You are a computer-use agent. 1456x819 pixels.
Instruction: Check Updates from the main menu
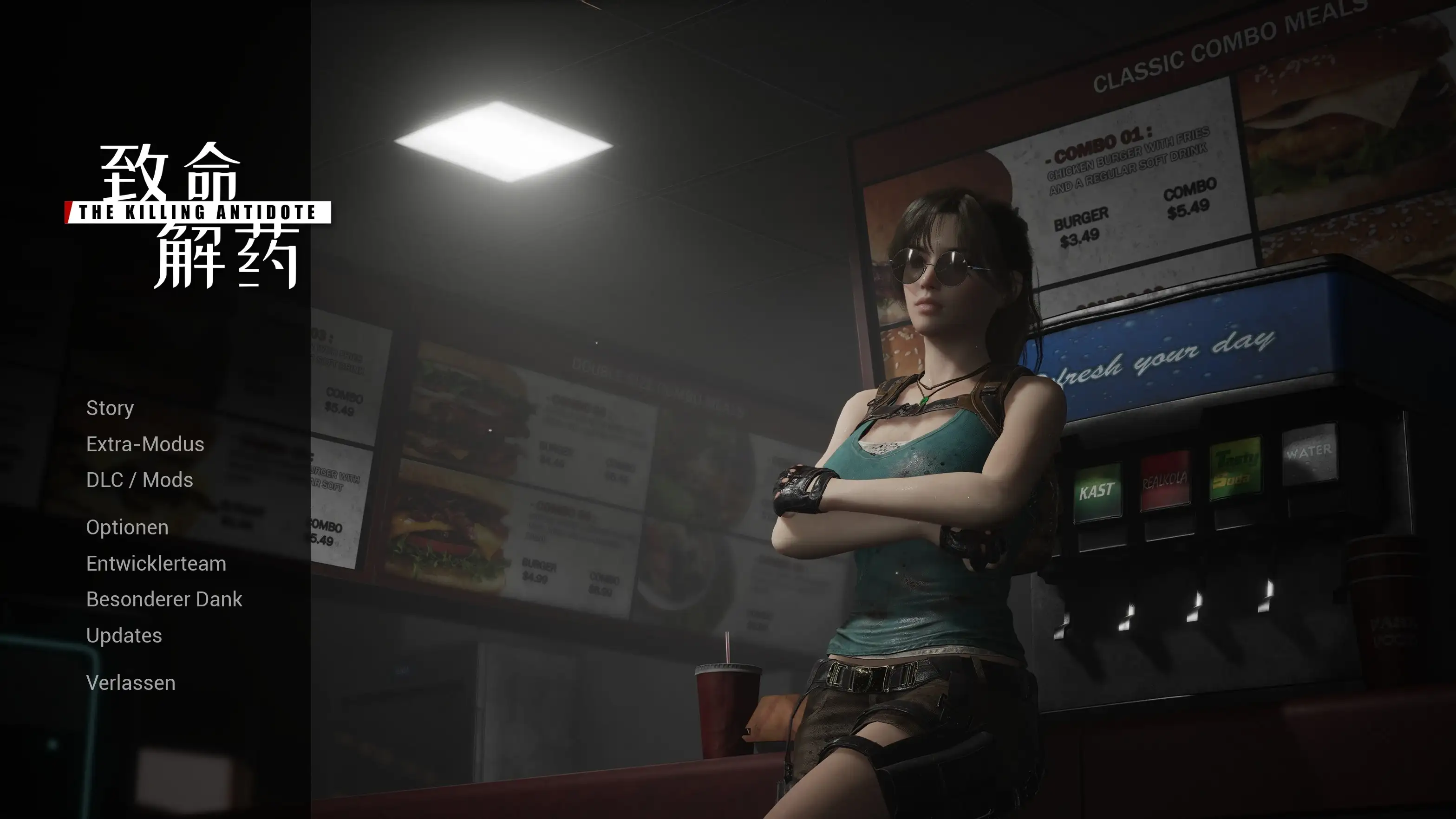[x=124, y=635]
